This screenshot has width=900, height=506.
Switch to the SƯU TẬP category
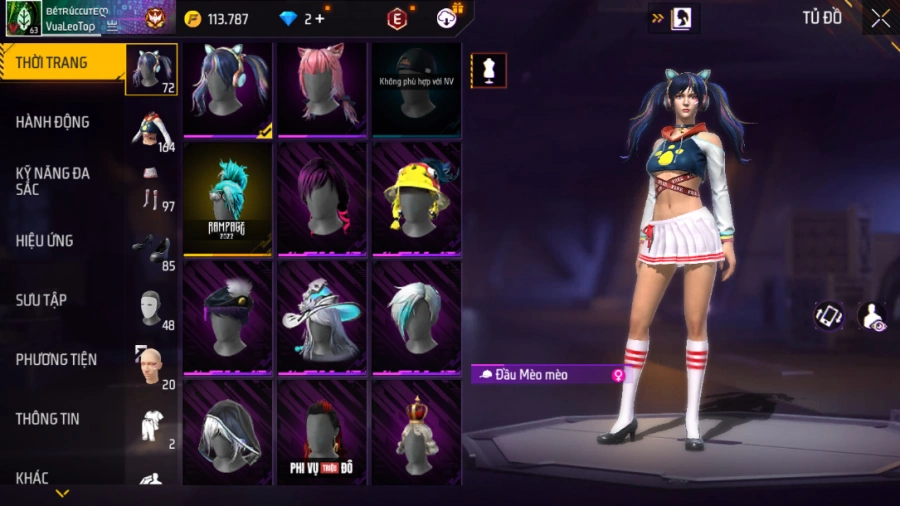tap(41, 300)
